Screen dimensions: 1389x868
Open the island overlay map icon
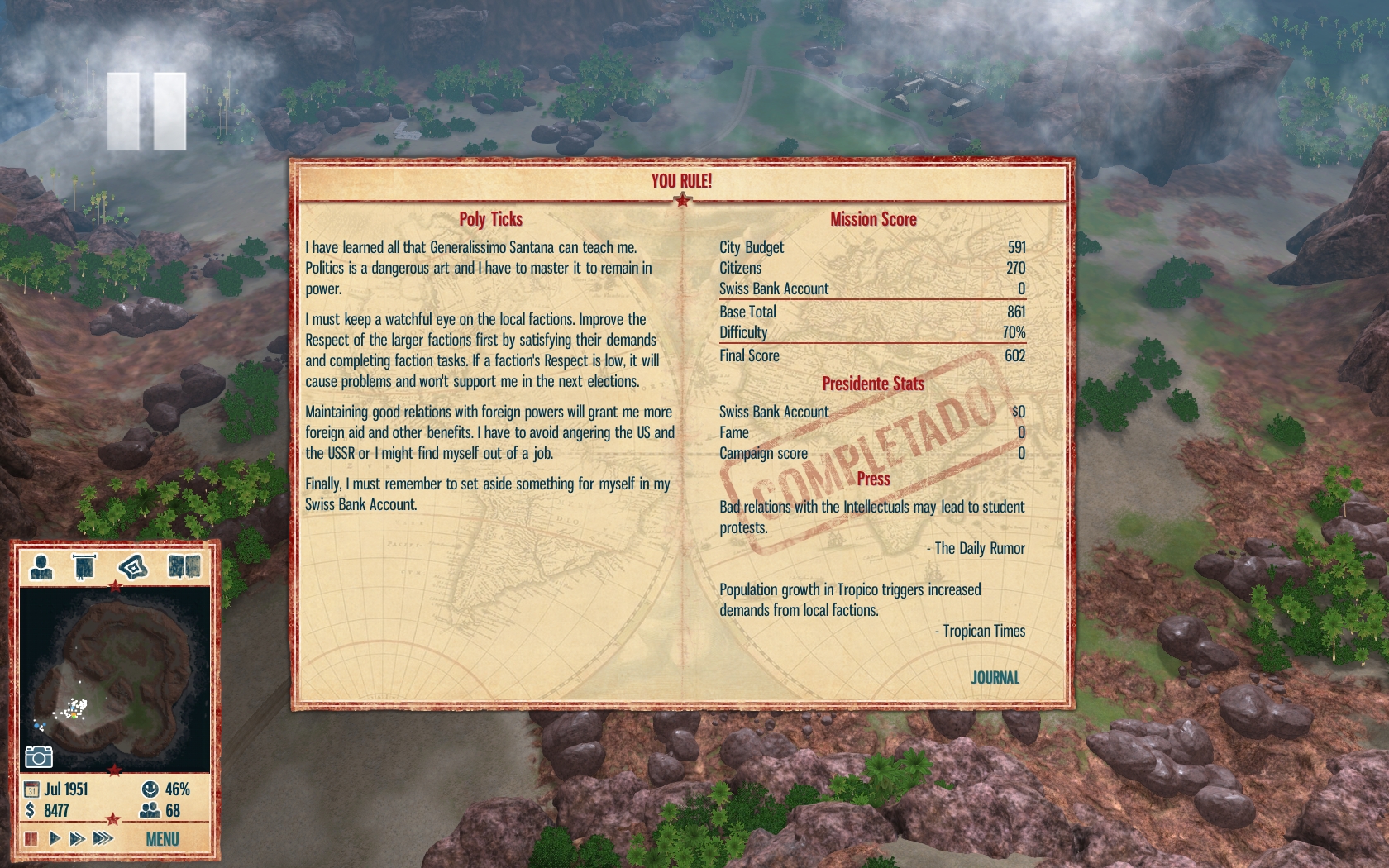(x=132, y=567)
